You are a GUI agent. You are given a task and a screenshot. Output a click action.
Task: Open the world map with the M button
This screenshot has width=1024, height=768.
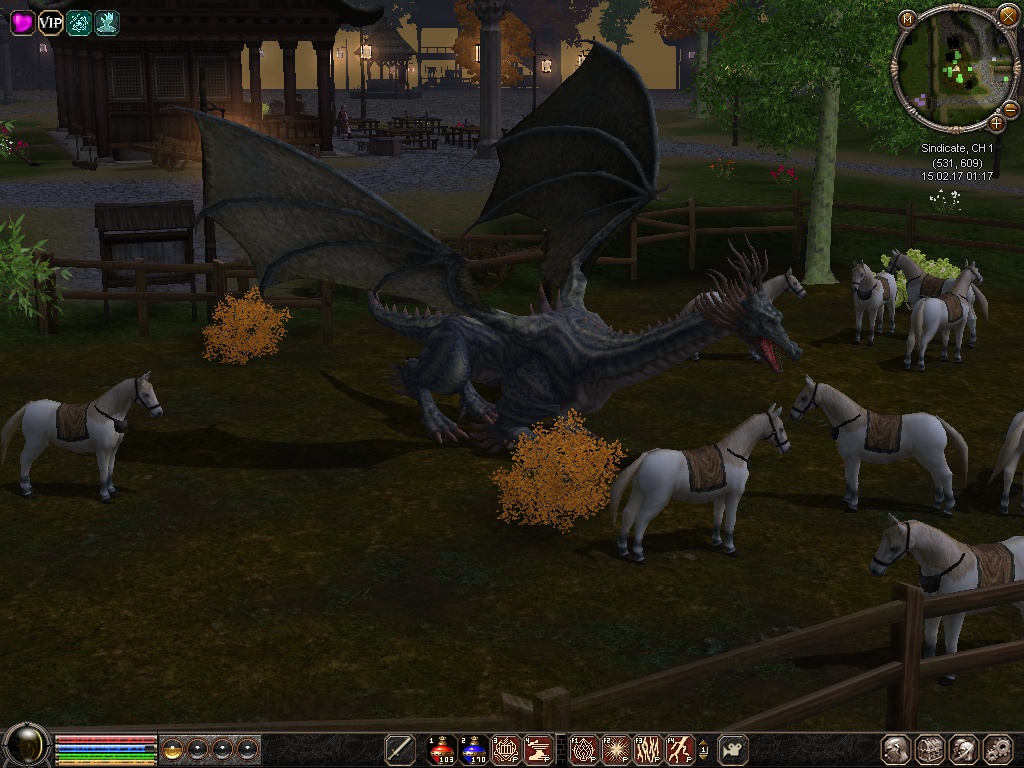pyautogui.click(x=907, y=18)
